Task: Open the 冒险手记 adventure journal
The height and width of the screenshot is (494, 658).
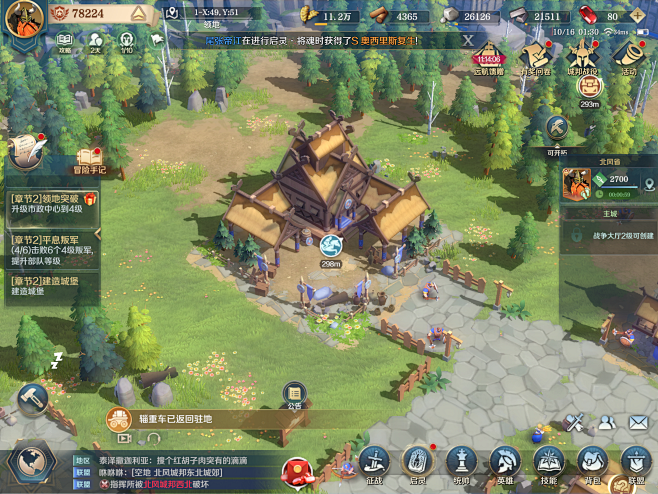Action: coord(90,160)
